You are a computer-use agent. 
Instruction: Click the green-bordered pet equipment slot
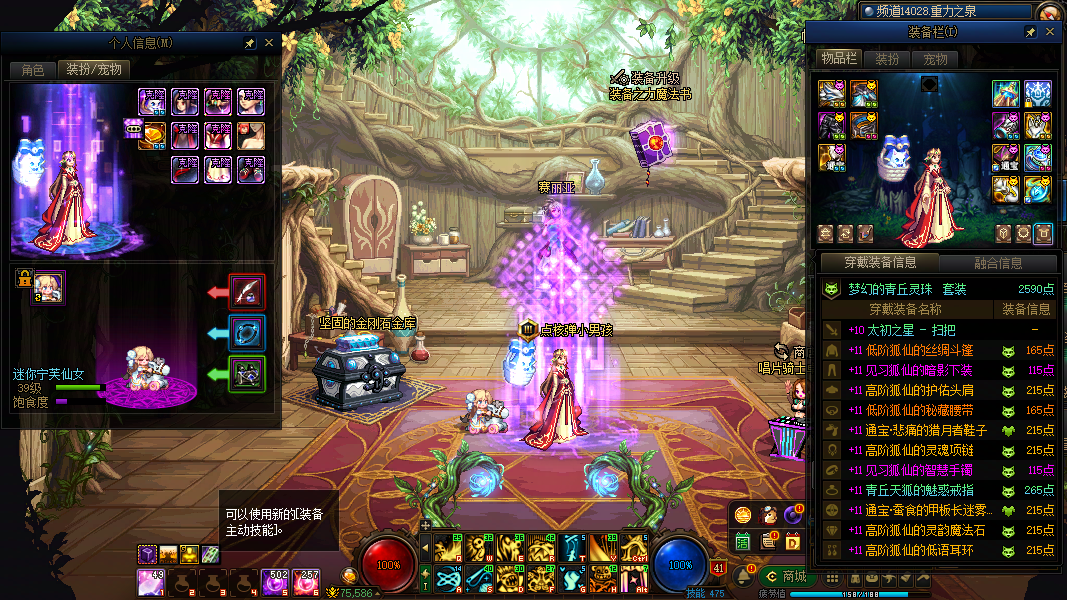(x=247, y=374)
